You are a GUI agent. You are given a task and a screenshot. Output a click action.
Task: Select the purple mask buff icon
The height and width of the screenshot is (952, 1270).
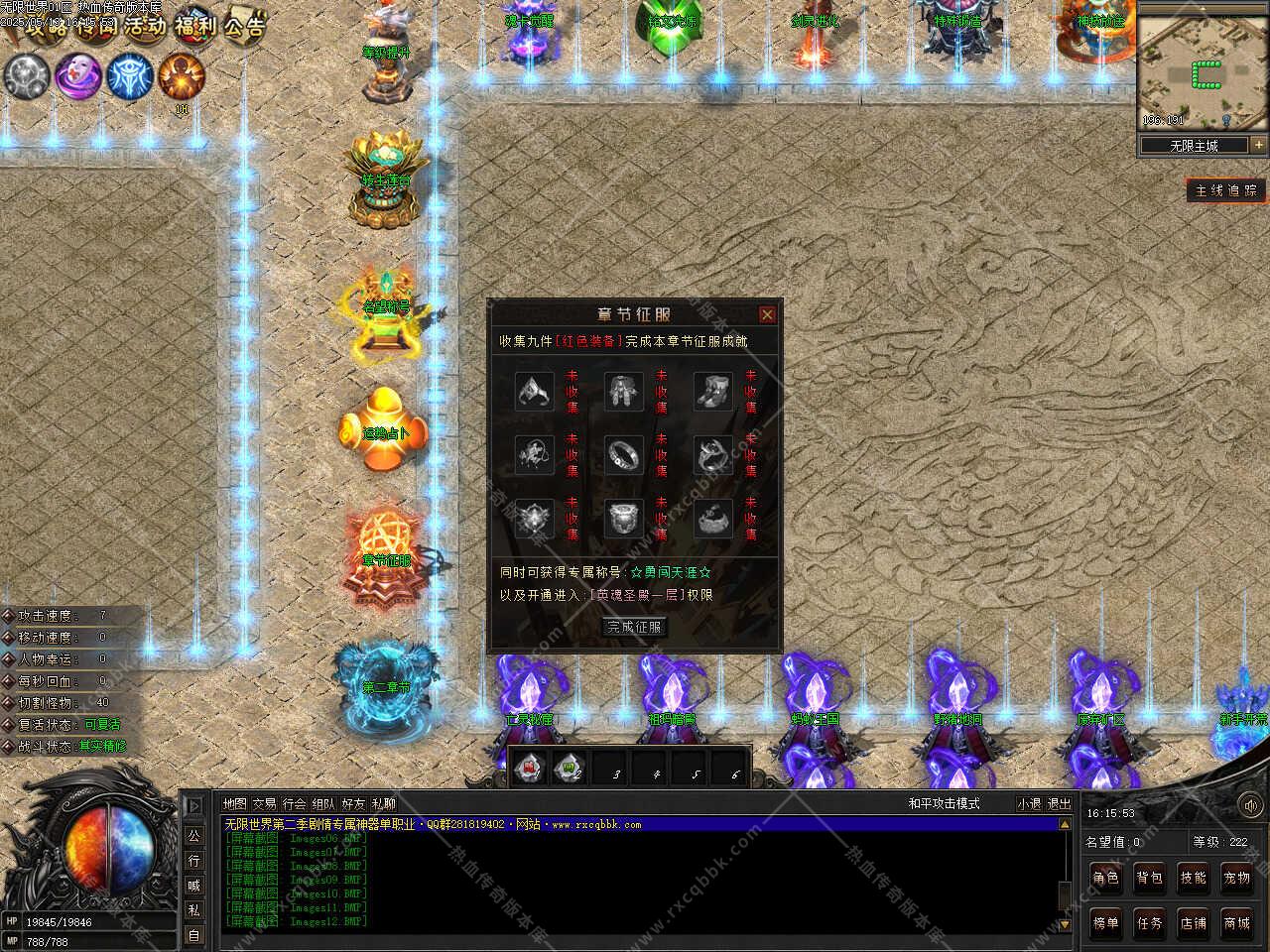[x=77, y=76]
